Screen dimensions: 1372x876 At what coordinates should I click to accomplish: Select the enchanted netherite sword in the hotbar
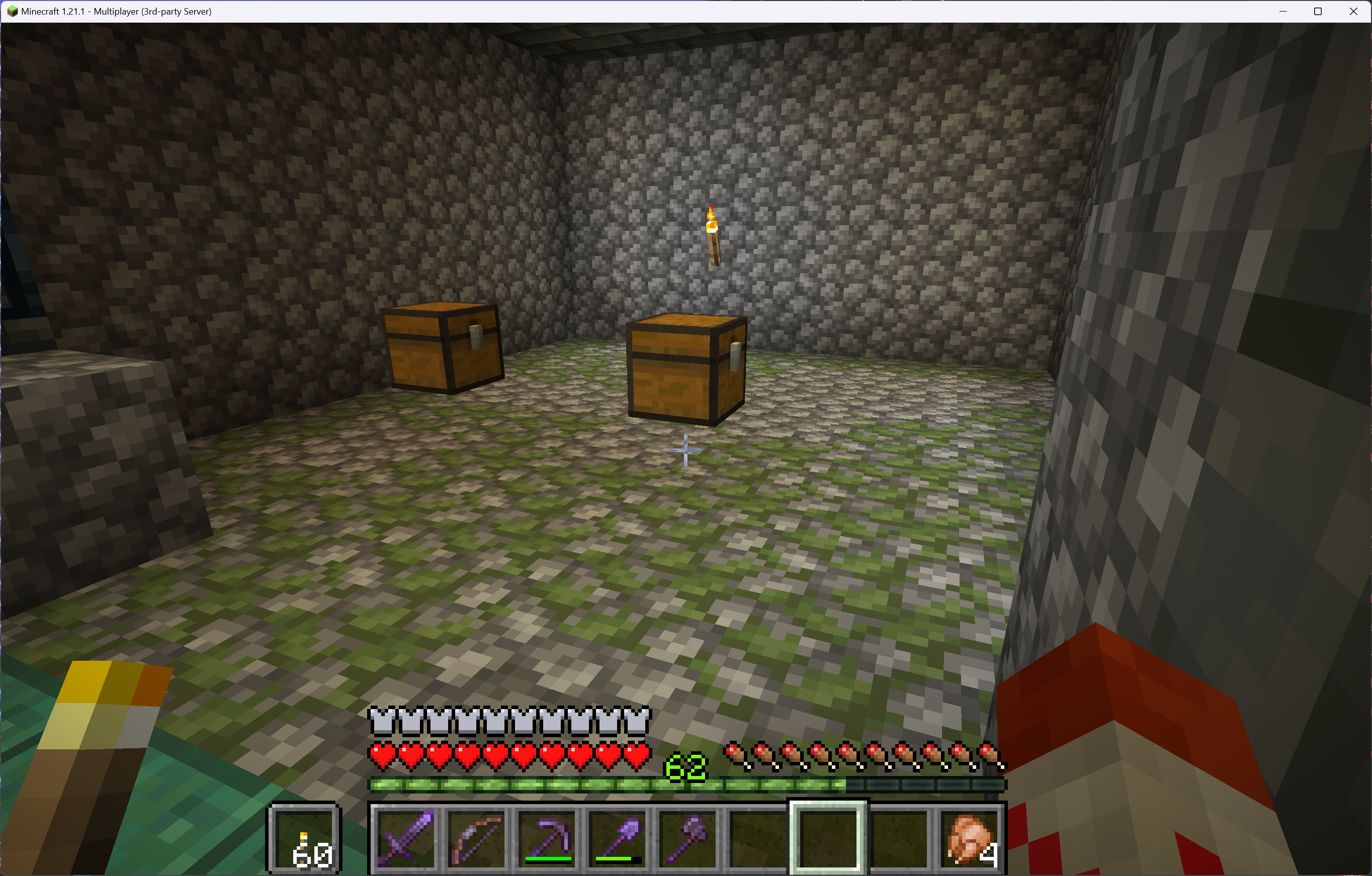point(406,840)
